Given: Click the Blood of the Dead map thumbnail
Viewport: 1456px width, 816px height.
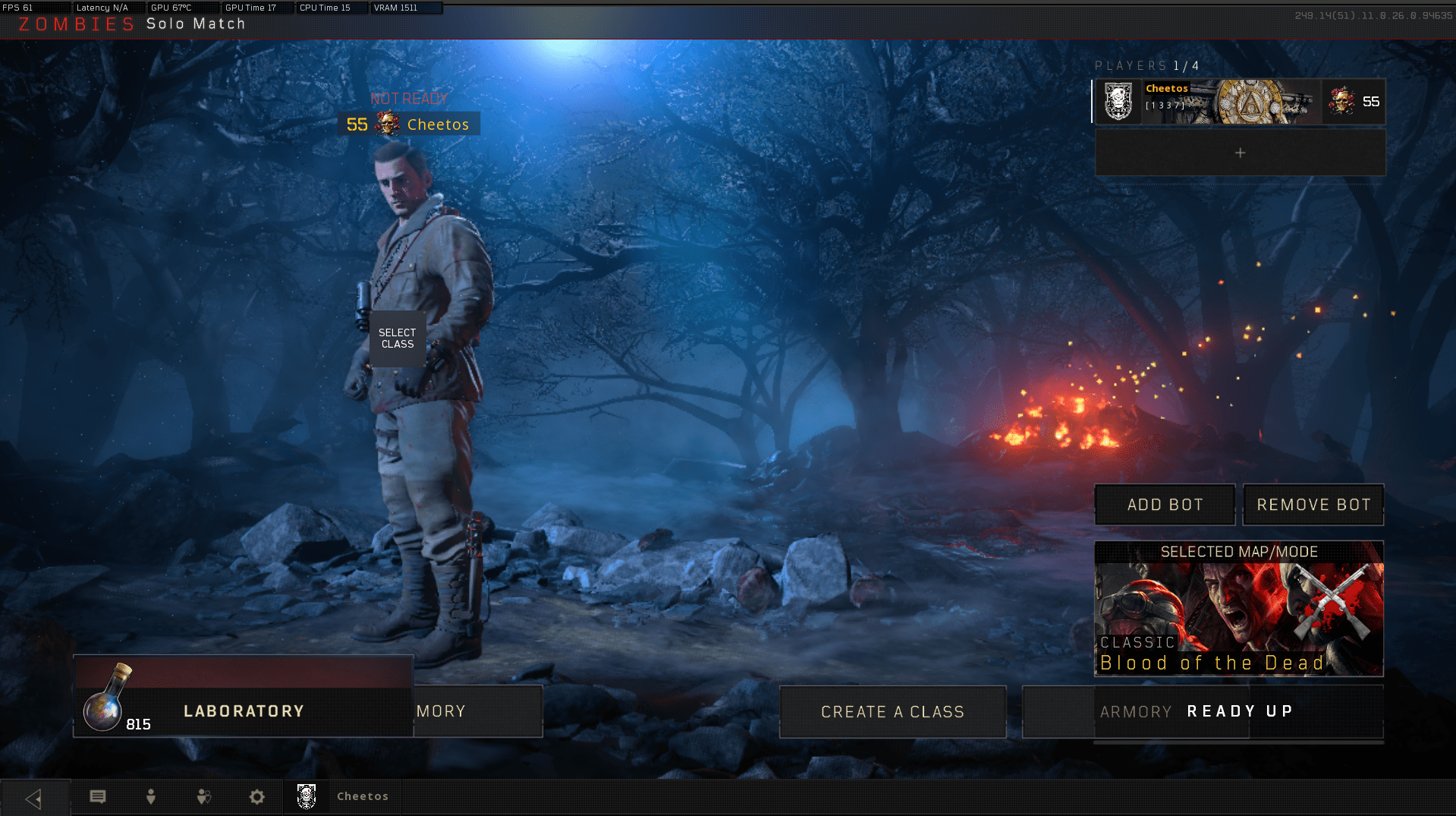Looking at the screenshot, I should tap(1239, 607).
